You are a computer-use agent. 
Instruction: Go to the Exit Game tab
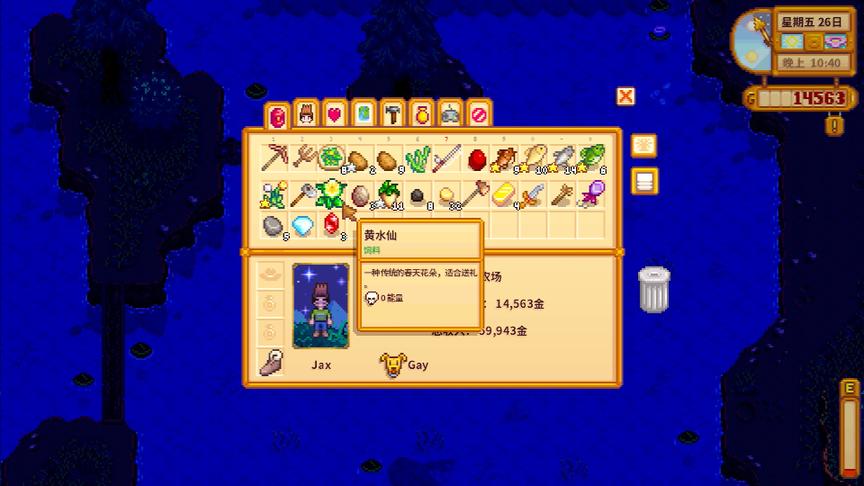click(x=479, y=115)
